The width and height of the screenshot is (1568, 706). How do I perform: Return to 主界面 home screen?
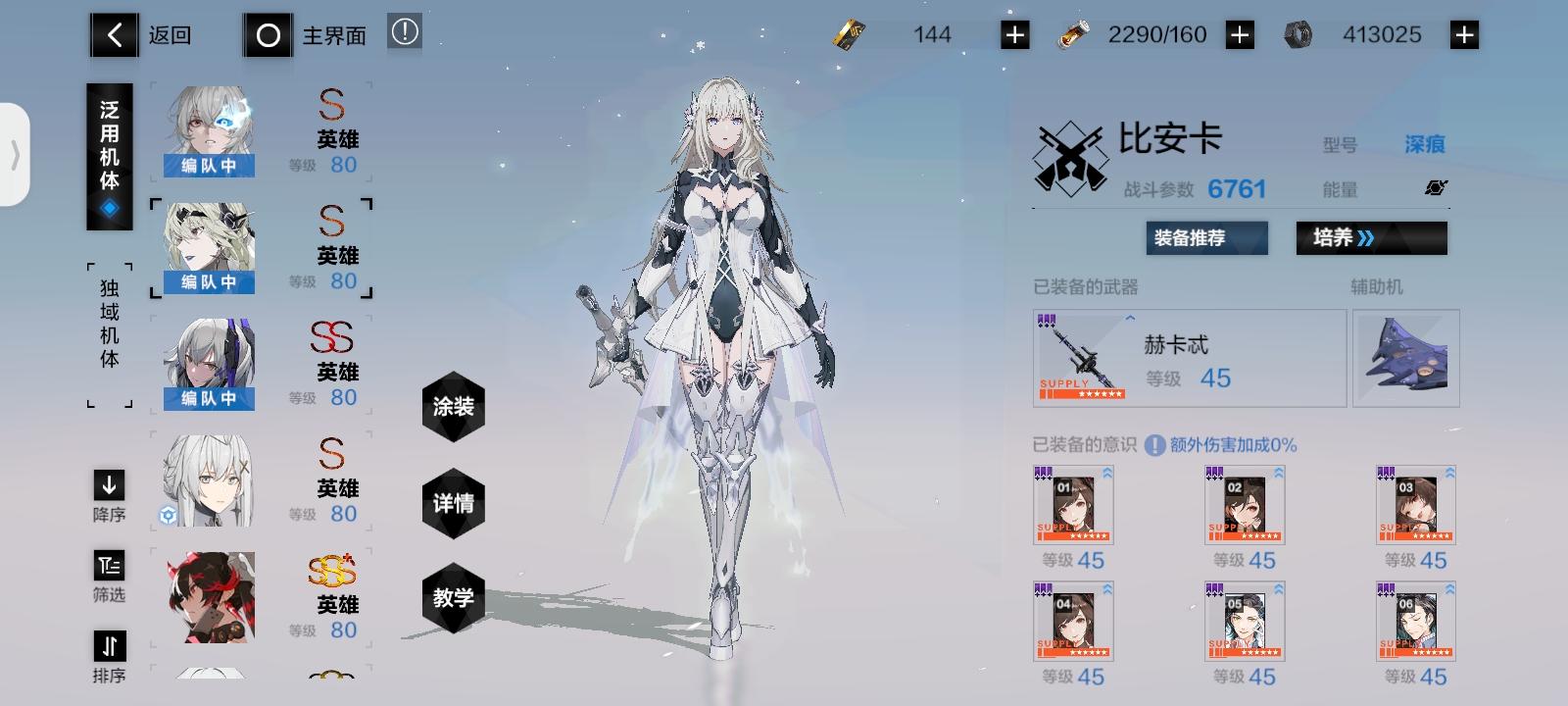268,34
